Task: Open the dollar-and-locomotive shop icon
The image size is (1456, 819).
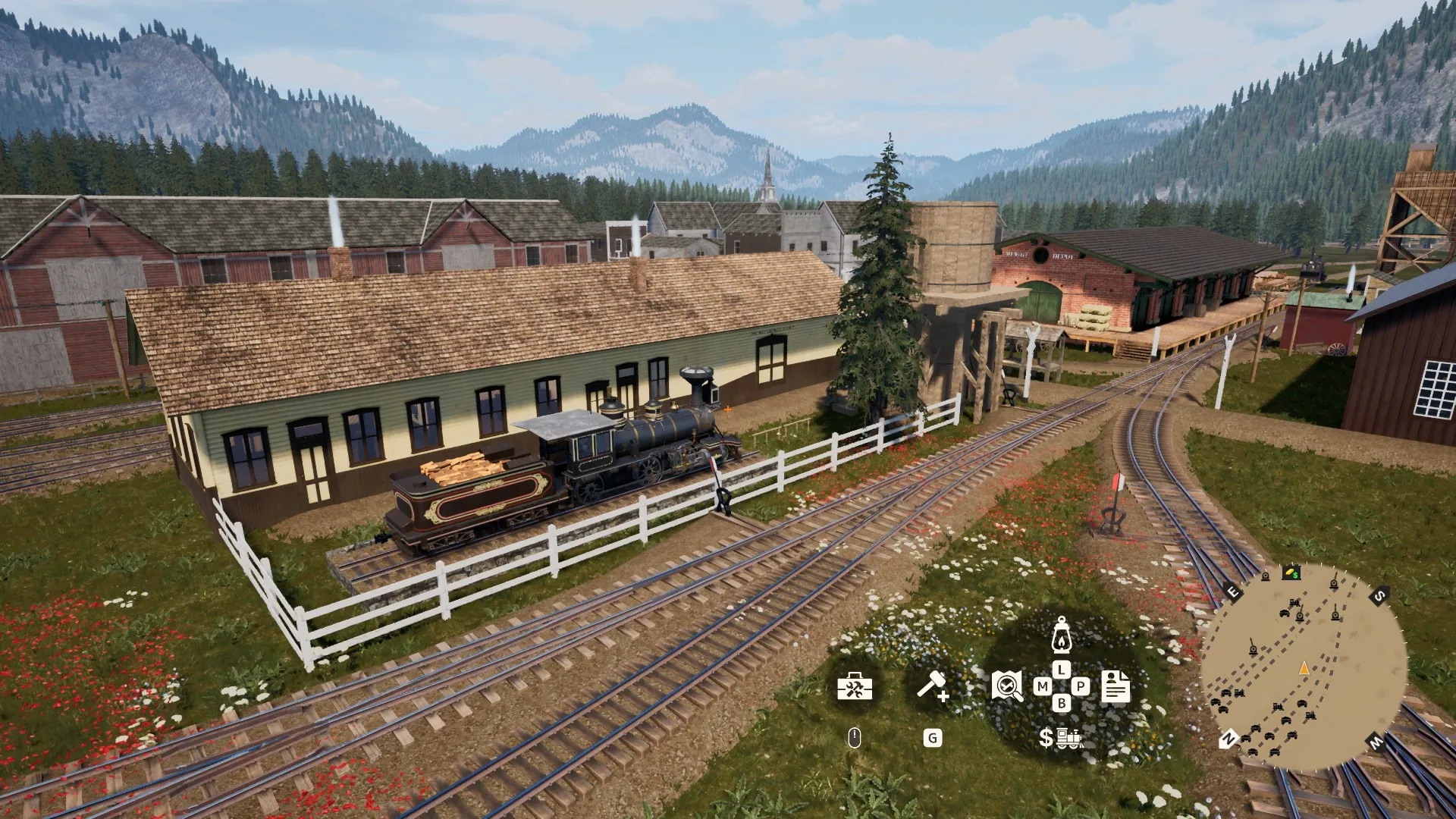Action: tap(1060, 737)
